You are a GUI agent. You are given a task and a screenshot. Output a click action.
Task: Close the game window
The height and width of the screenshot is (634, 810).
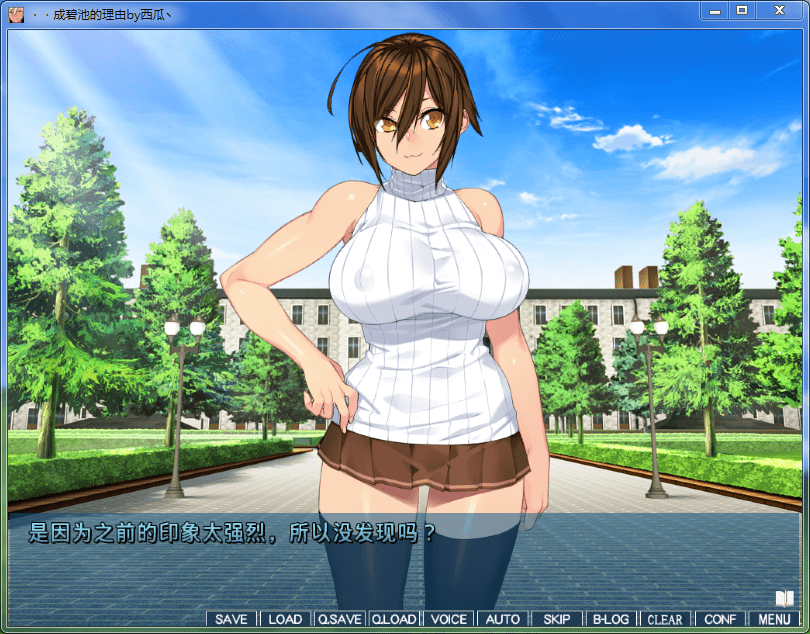(779, 10)
